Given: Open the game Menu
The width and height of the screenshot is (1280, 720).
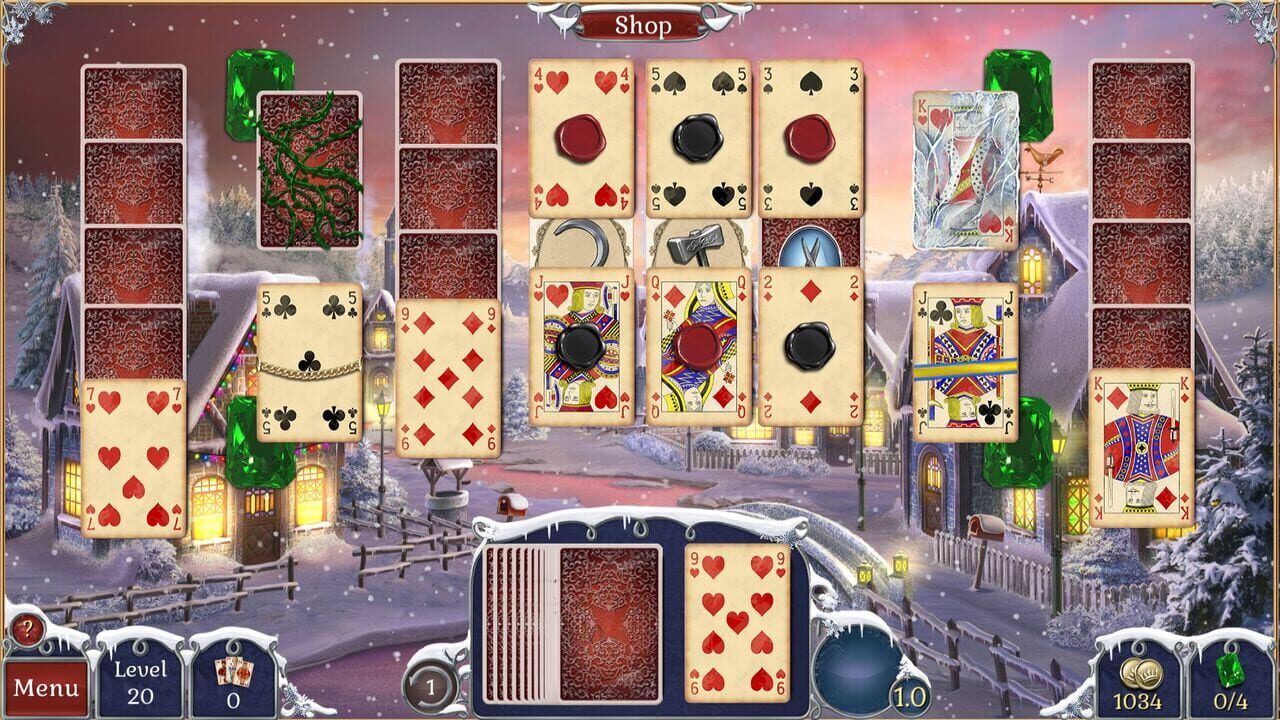Looking at the screenshot, I should pyautogui.click(x=44, y=687).
